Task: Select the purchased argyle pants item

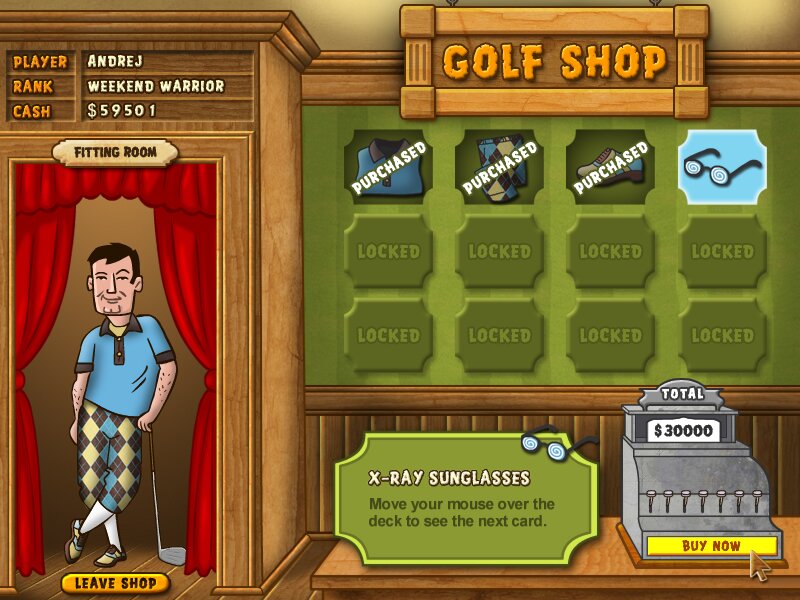Action: click(x=499, y=166)
